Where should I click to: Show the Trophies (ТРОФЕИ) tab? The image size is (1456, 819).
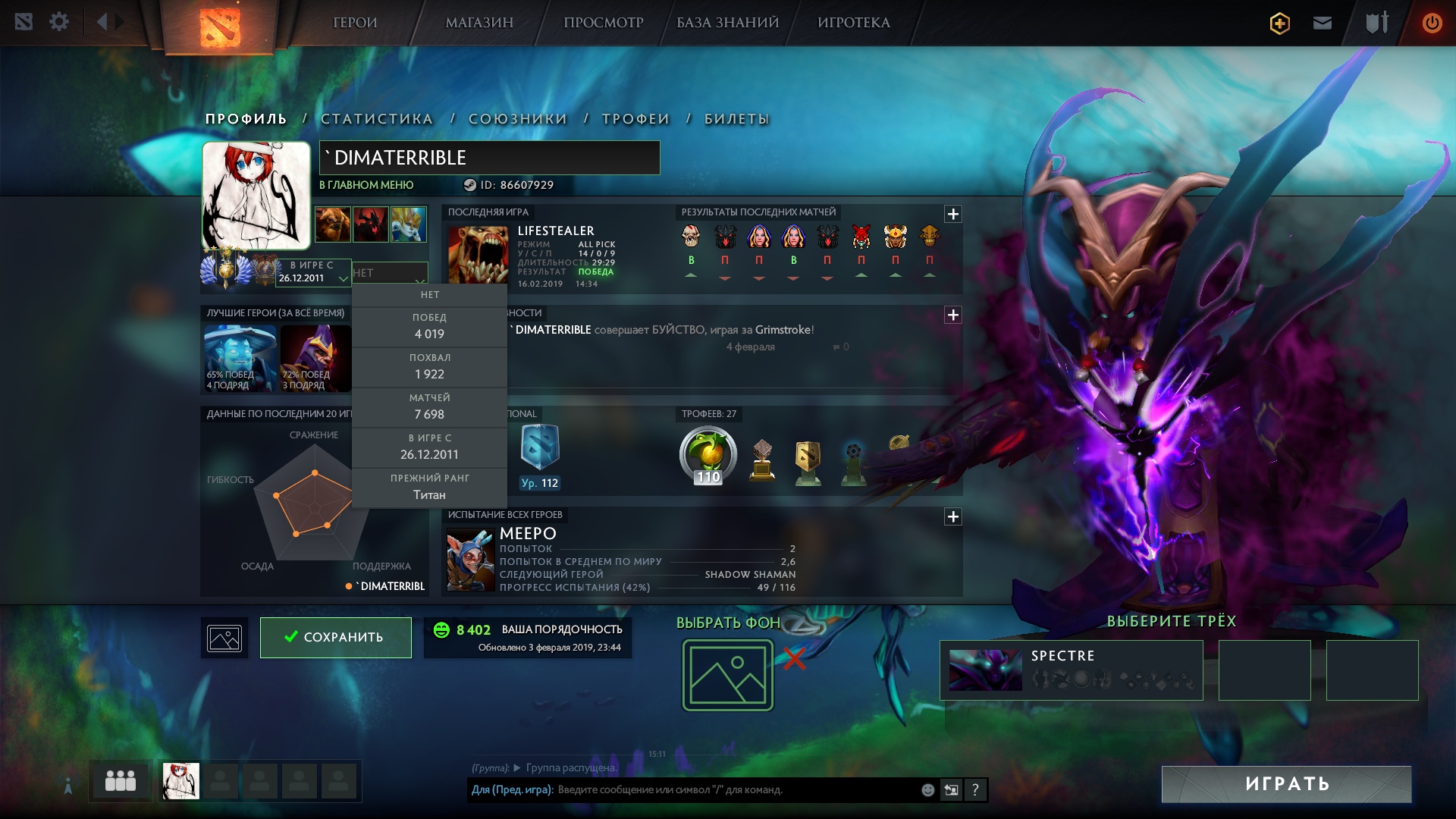pos(635,119)
